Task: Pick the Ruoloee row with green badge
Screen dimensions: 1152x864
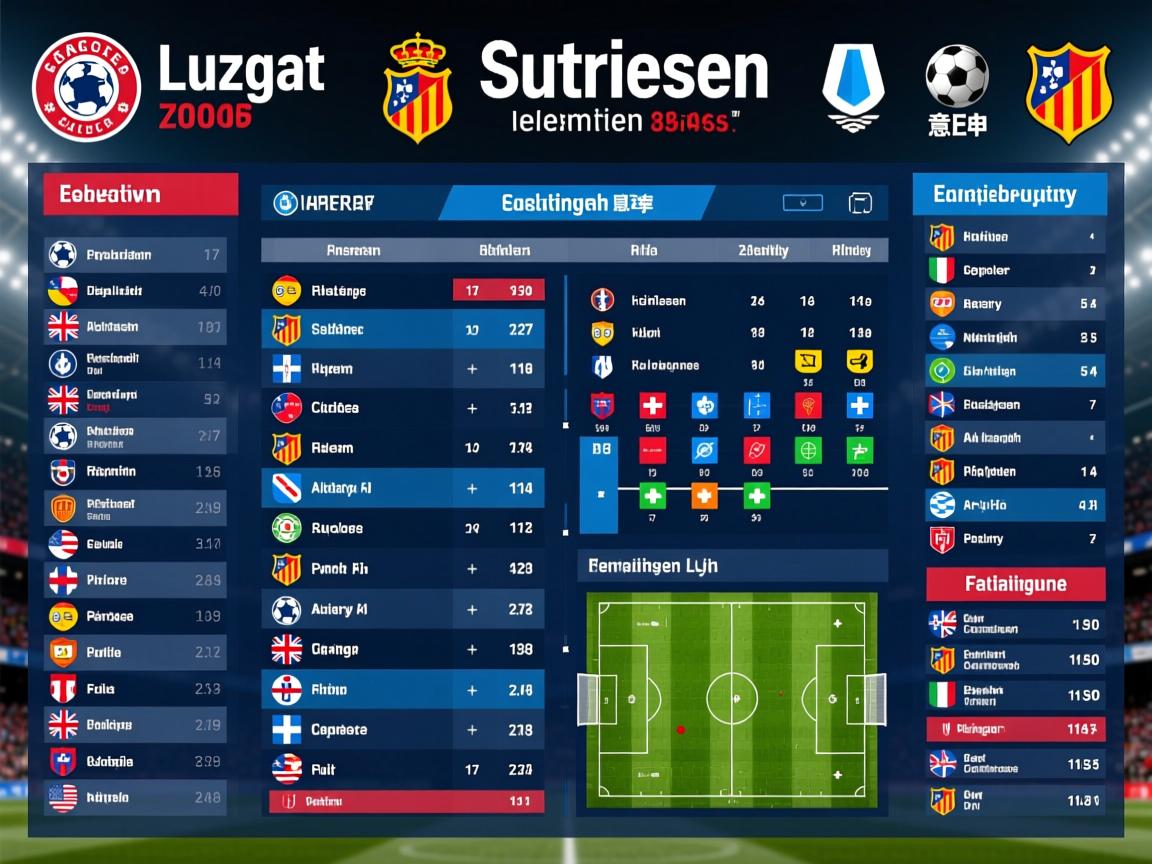Action: pyautogui.click(x=403, y=528)
